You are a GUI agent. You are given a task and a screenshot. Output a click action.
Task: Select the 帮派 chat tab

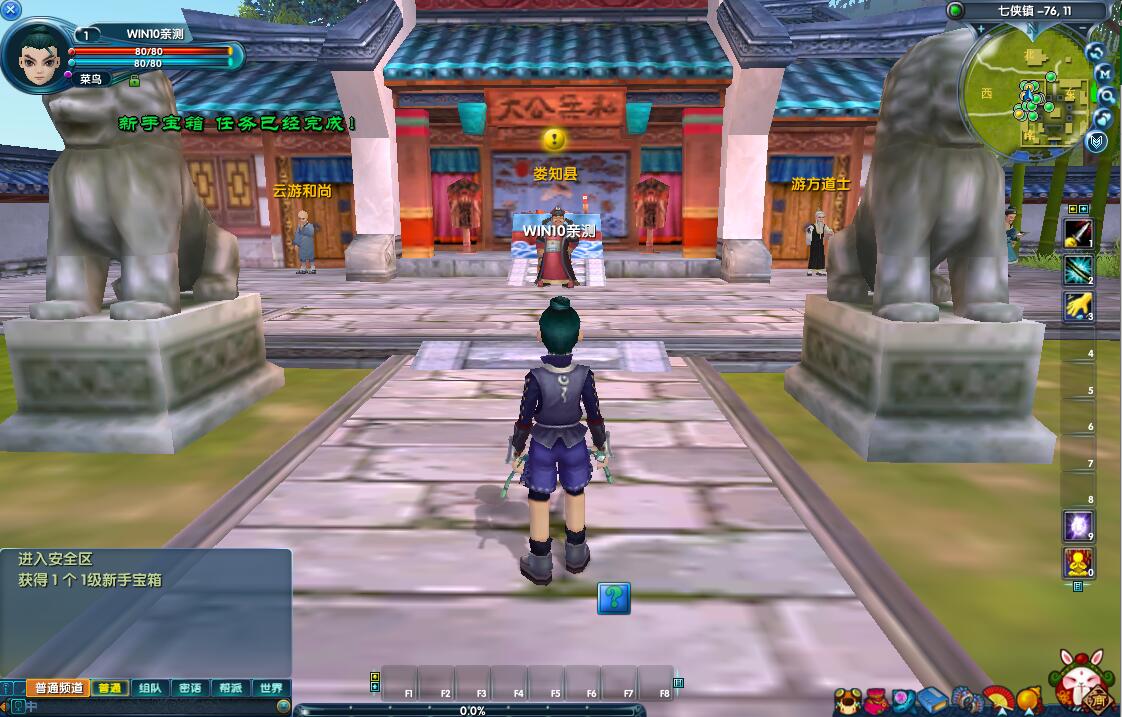point(230,688)
